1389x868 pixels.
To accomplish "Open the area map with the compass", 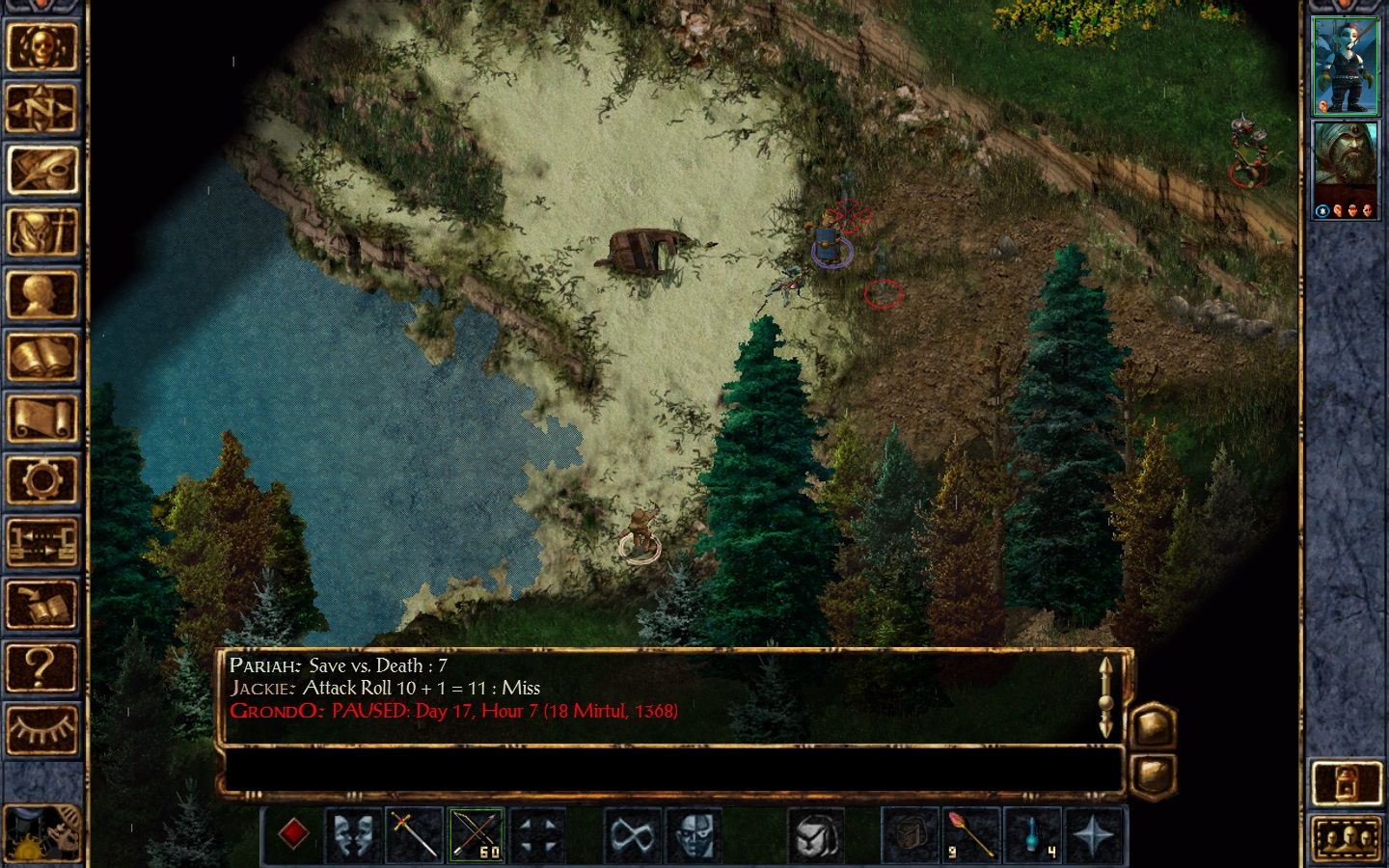I will pyautogui.click(x=41, y=108).
